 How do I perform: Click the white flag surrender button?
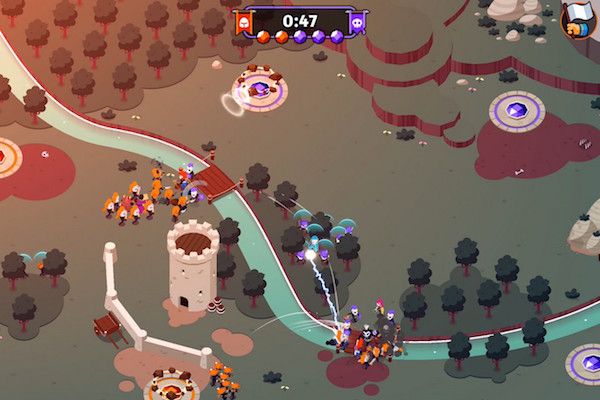tap(580, 19)
